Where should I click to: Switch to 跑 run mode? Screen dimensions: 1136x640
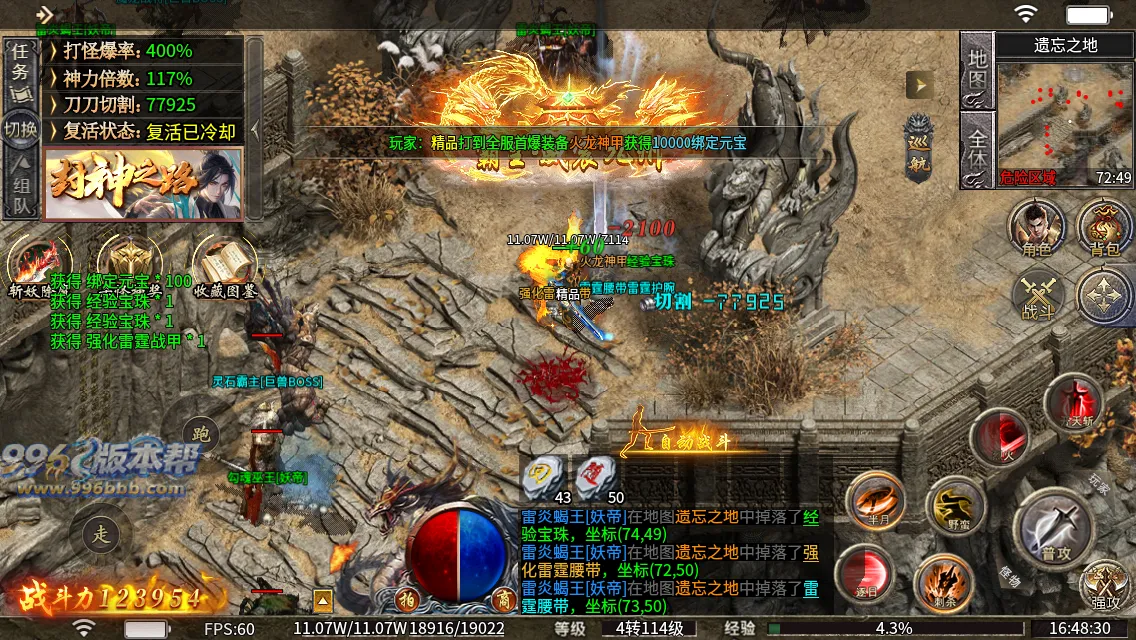[201, 435]
